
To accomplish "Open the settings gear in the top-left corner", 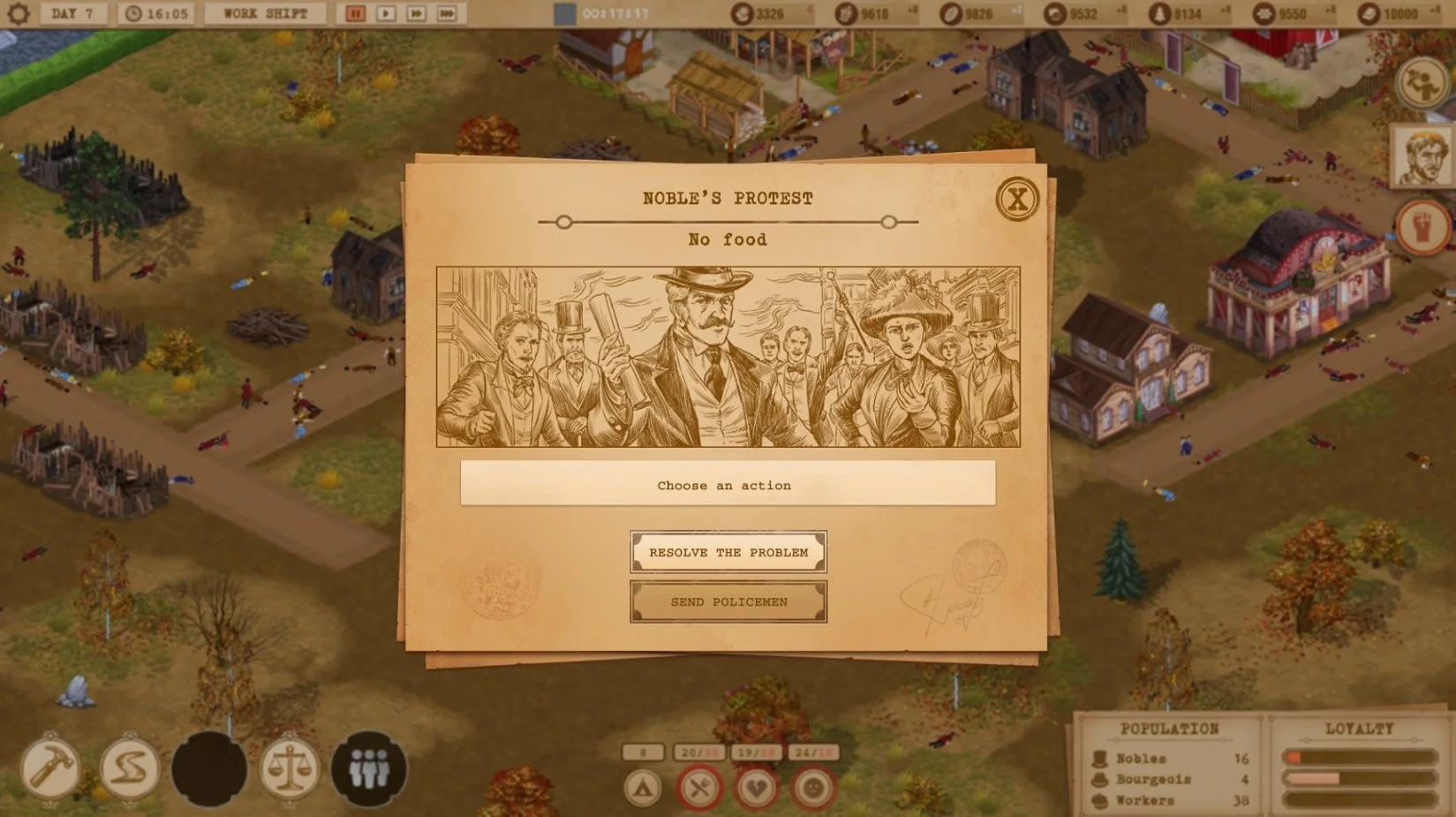I will pyautogui.click(x=16, y=12).
